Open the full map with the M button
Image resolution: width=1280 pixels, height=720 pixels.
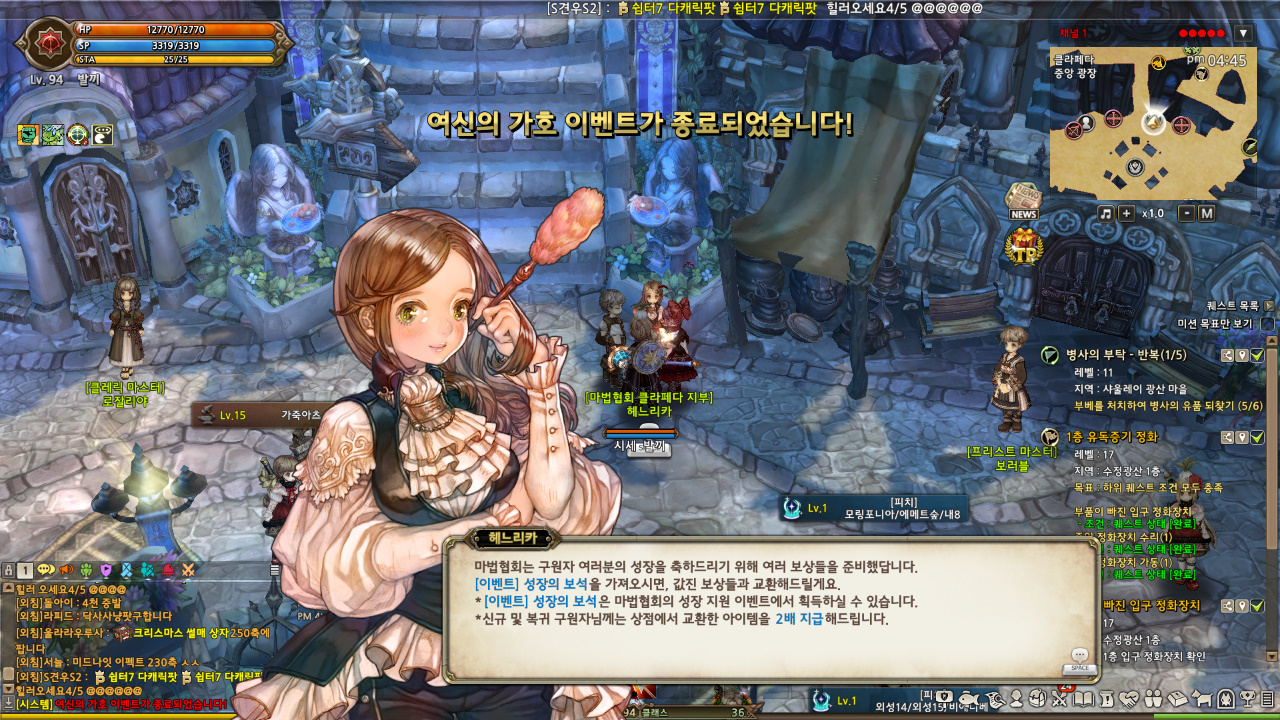pyautogui.click(x=1206, y=213)
